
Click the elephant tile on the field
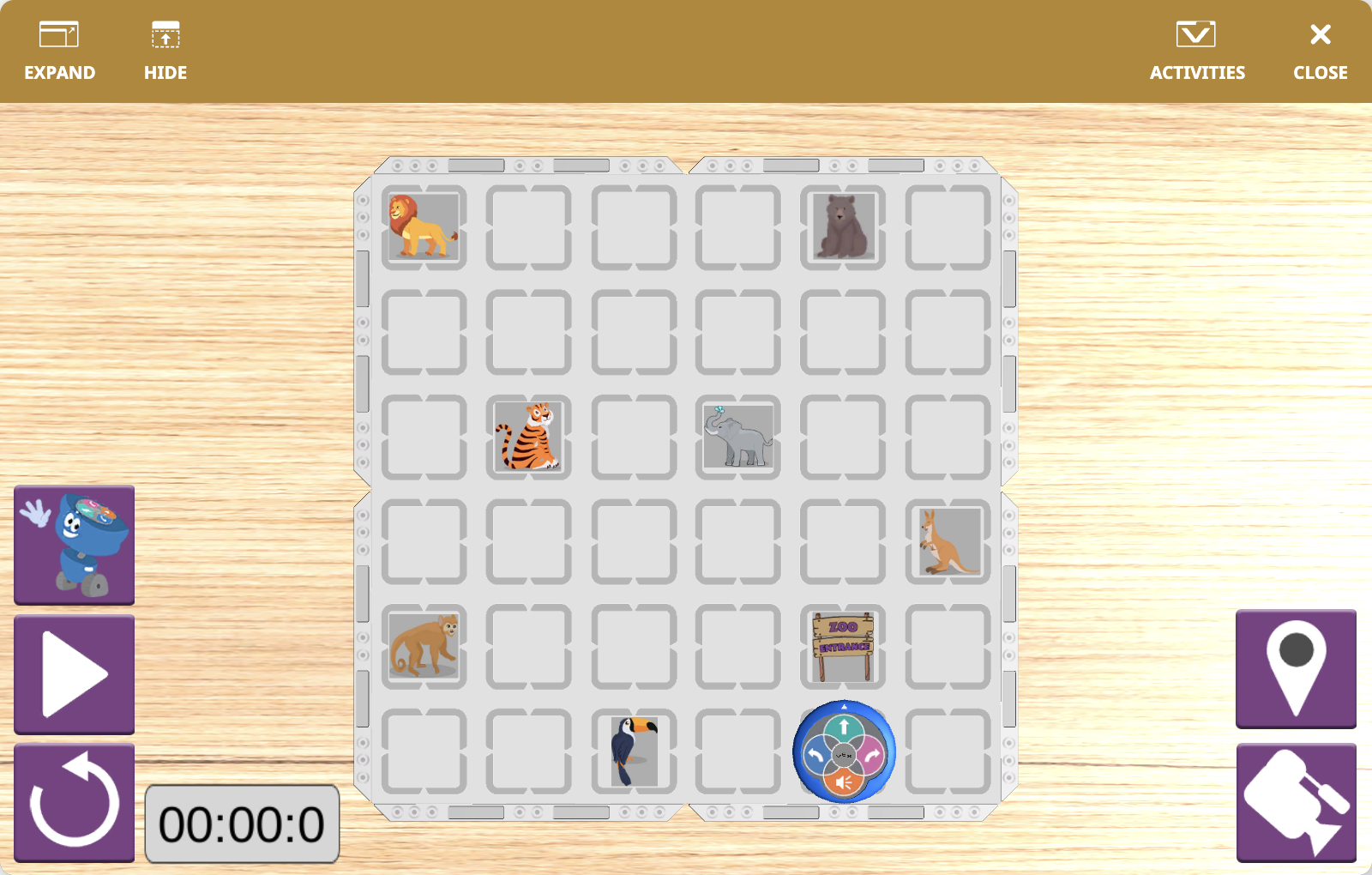point(737,438)
